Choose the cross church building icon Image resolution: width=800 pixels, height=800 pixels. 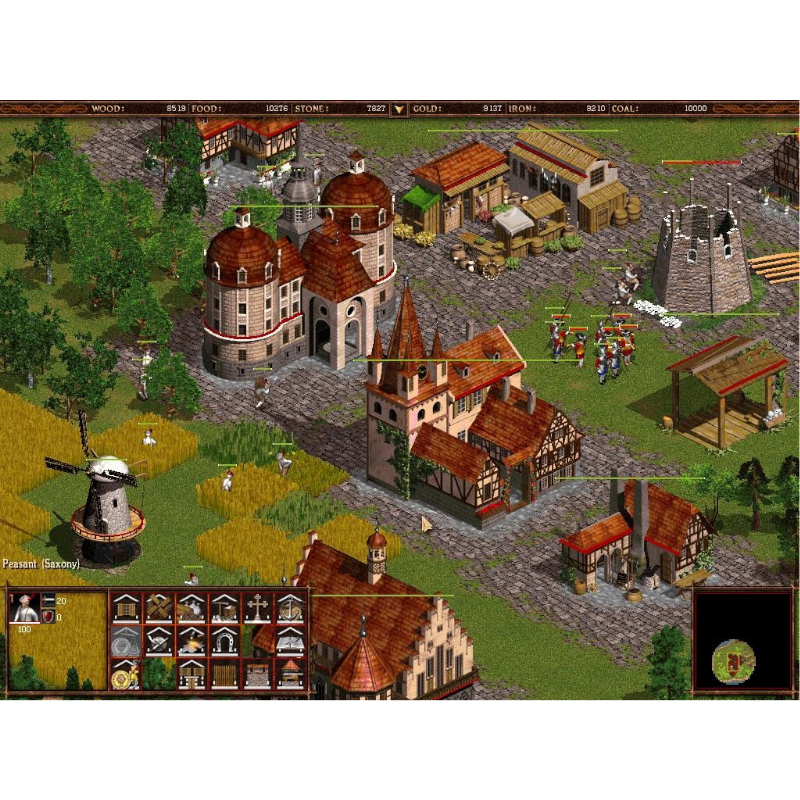click(257, 607)
